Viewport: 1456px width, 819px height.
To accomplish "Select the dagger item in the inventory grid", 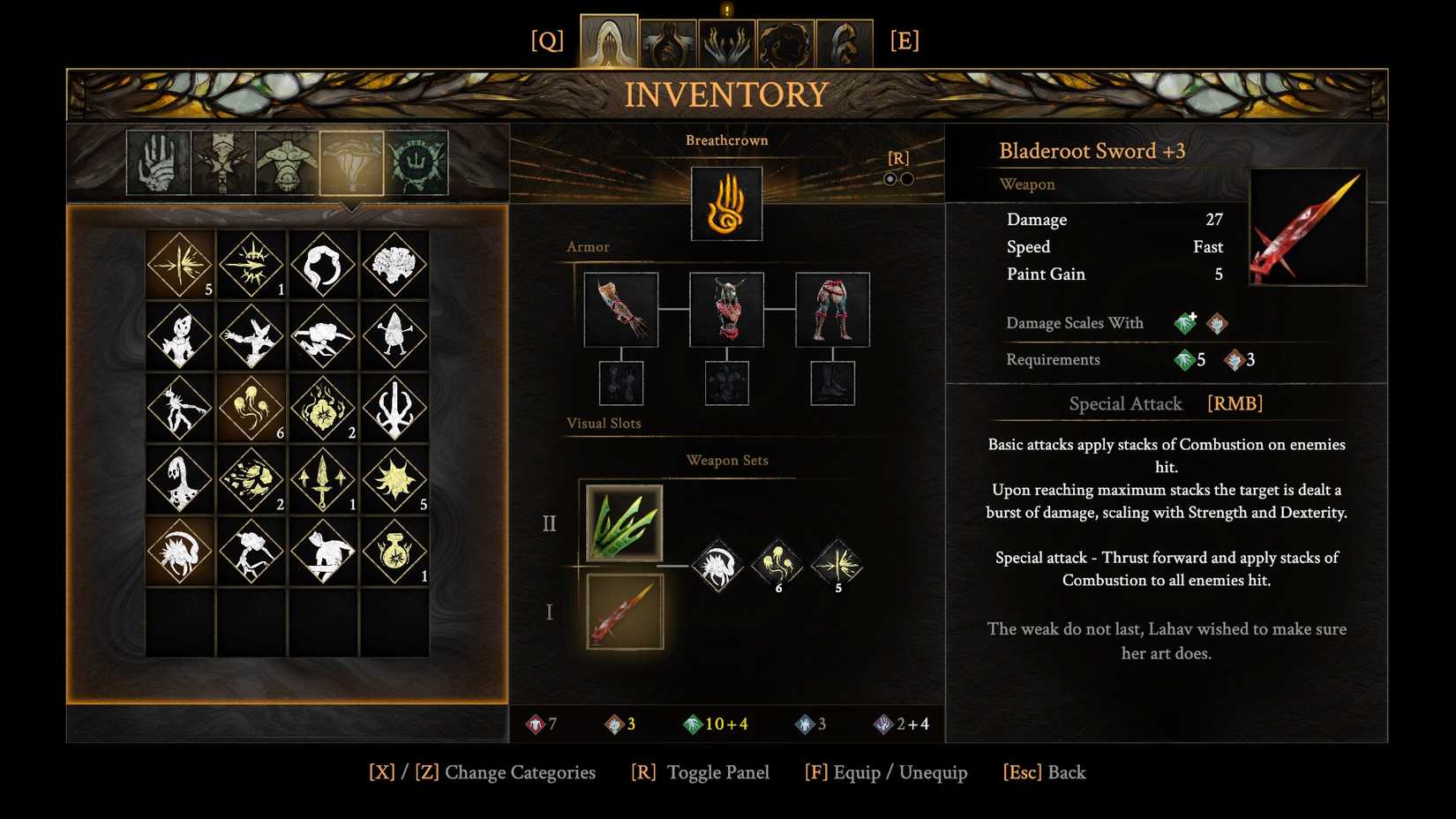I will click(323, 481).
